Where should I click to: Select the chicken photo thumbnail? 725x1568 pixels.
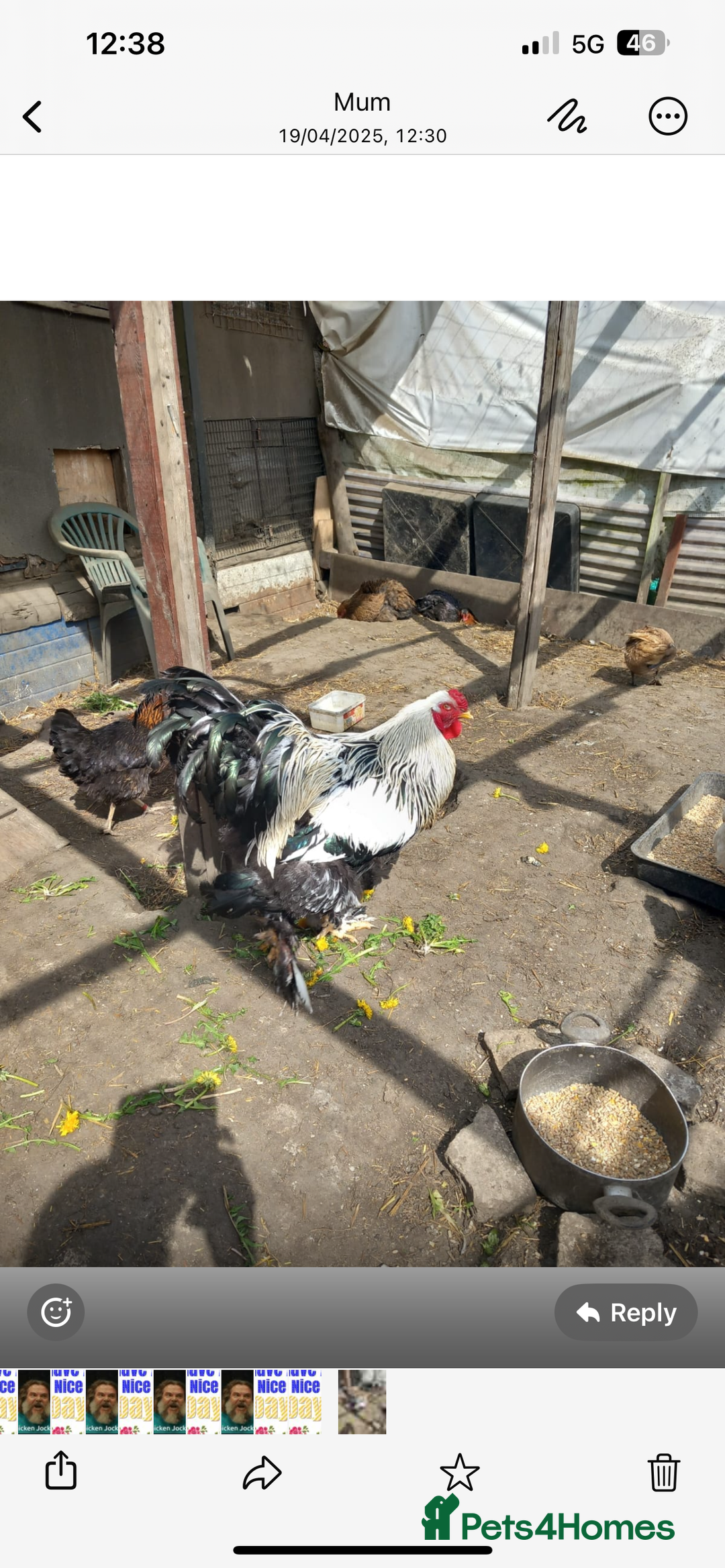click(x=362, y=1402)
